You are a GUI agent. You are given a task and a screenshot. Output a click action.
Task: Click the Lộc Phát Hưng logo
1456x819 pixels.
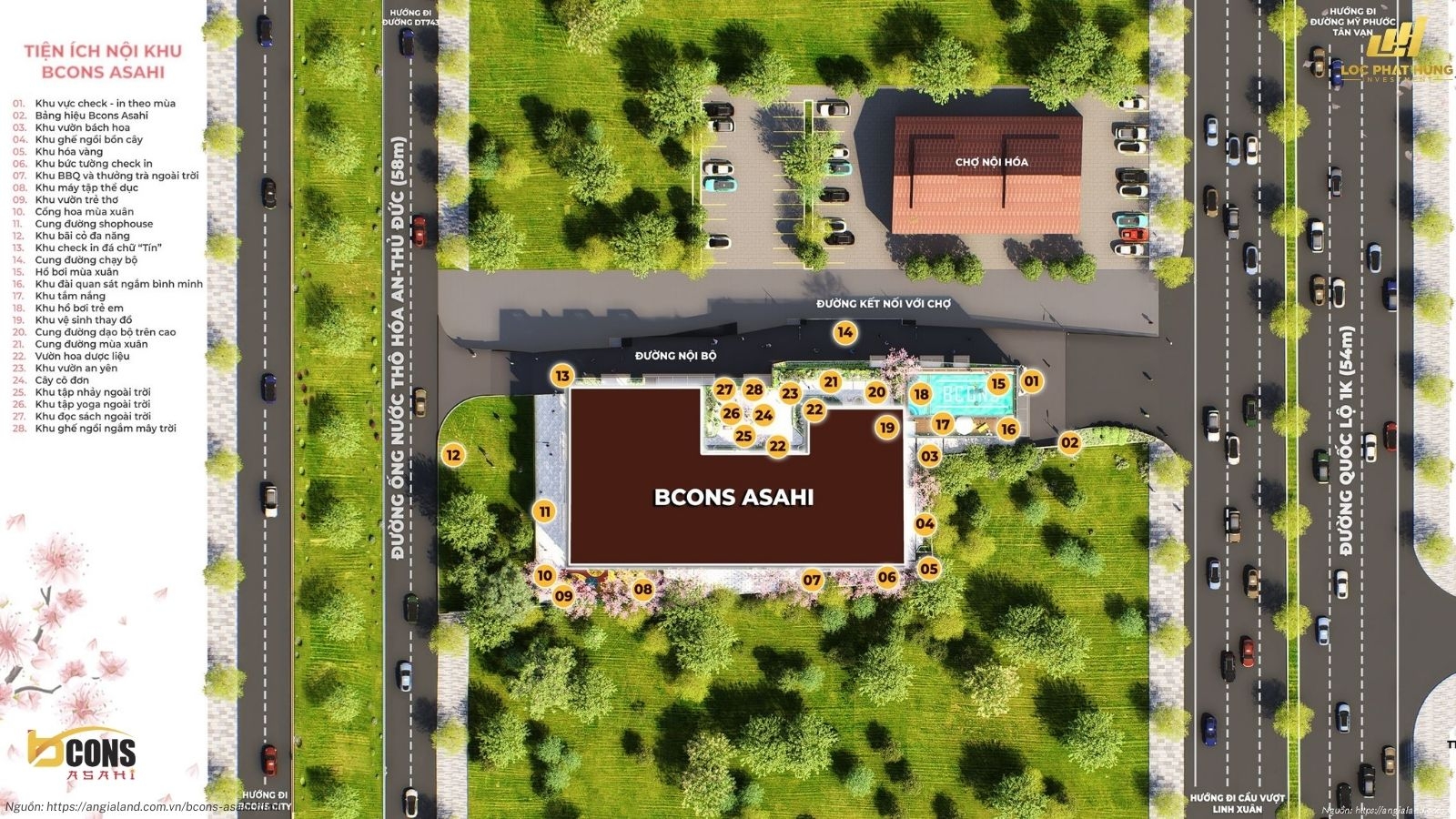tap(1395, 52)
